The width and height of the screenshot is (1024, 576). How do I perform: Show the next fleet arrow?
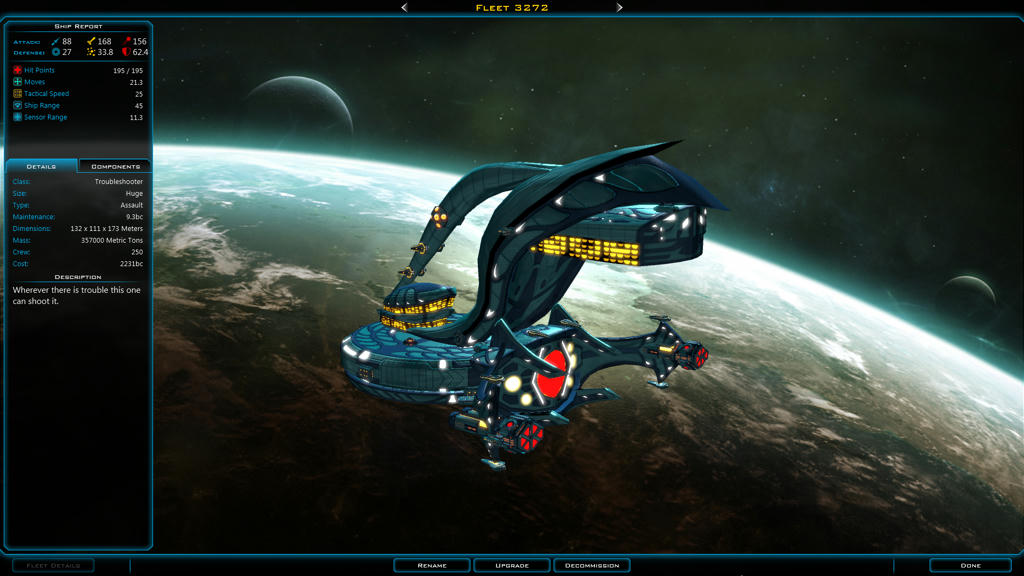[x=619, y=7]
